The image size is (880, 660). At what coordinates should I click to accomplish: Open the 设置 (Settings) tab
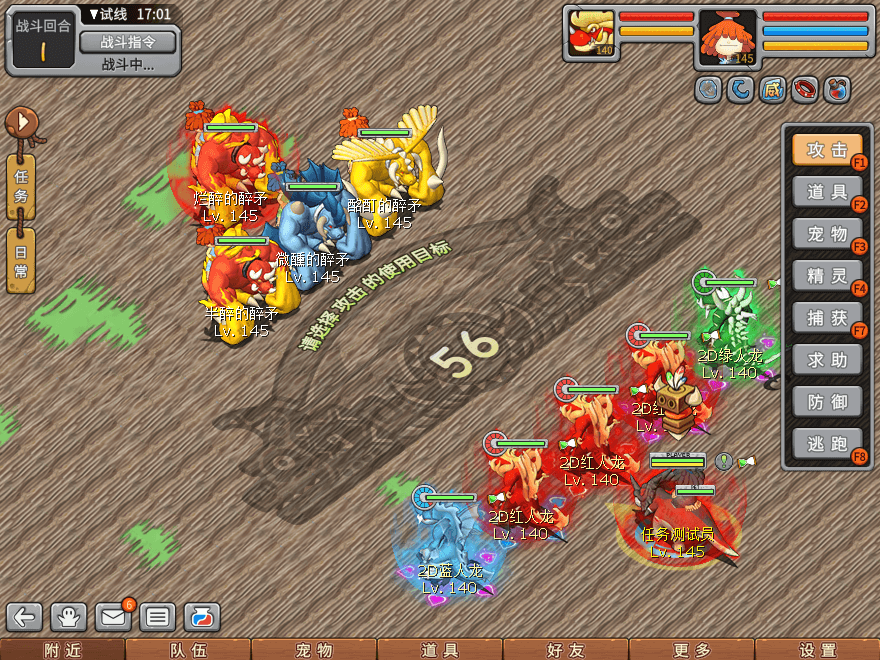(817, 650)
